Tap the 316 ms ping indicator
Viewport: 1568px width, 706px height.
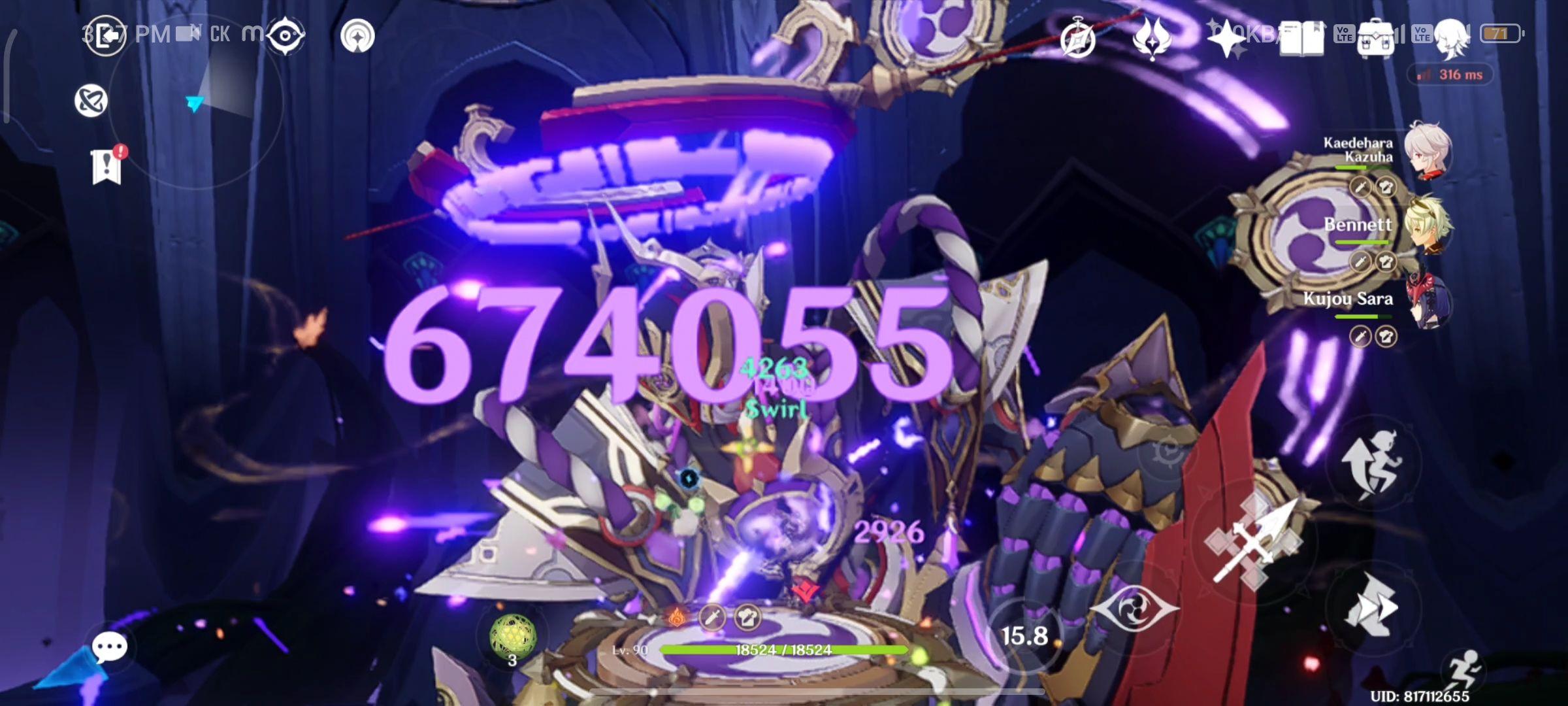tap(1452, 74)
